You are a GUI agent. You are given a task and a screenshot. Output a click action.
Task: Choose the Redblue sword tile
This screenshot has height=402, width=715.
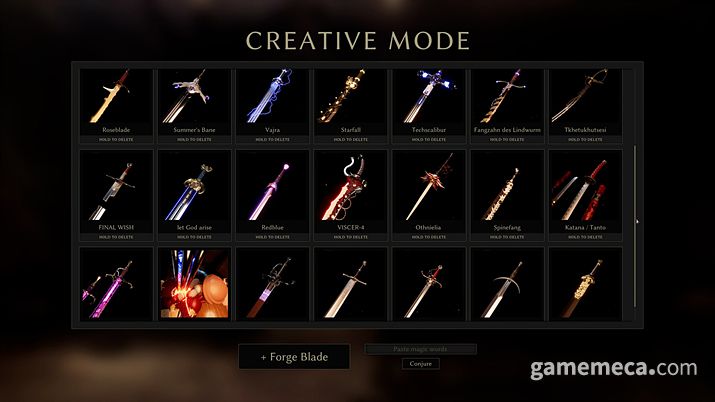(x=273, y=190)
